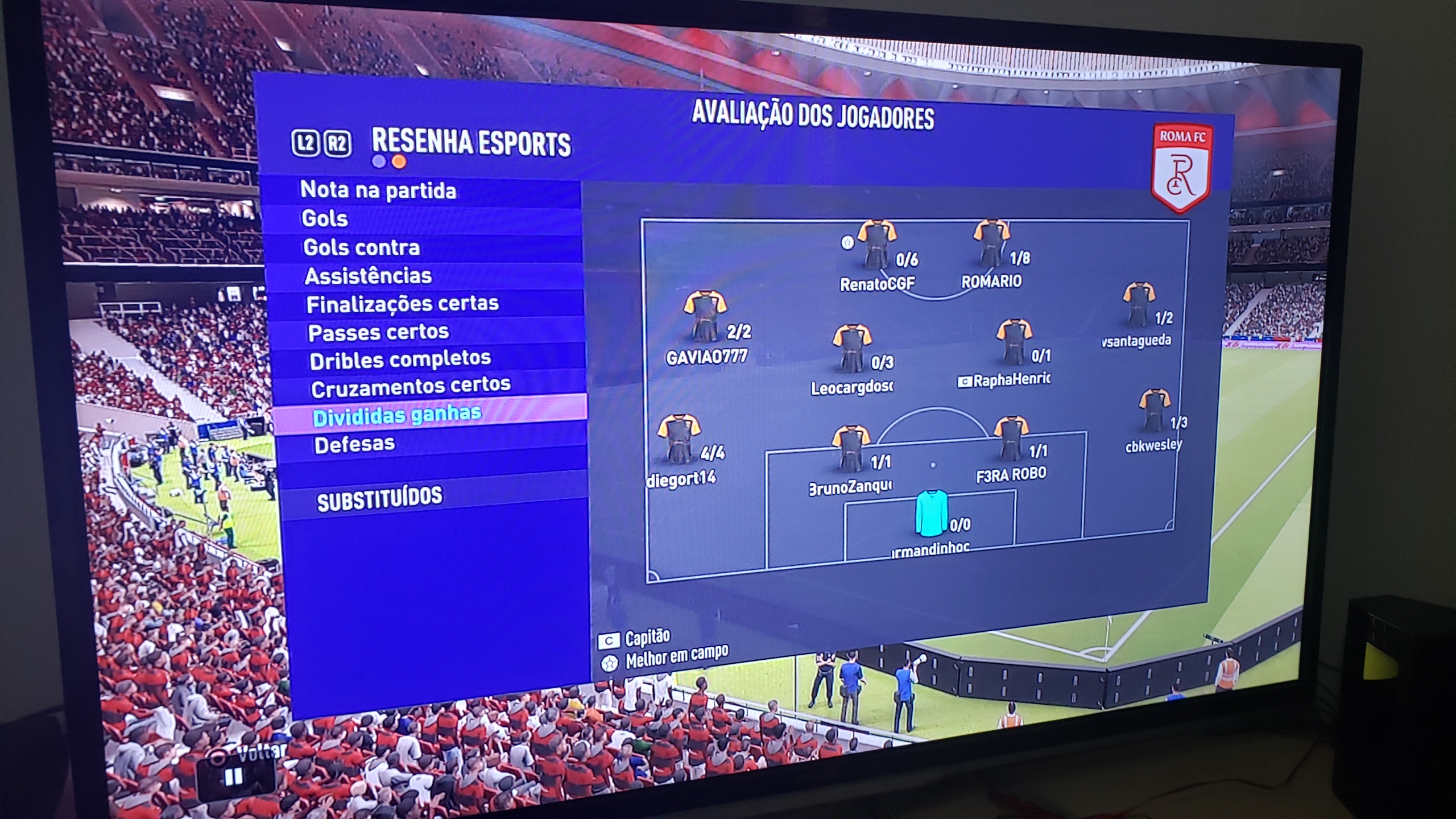1456x819 pixels.
Task: Show the Assistências stat
Action: click(x=369, y=276)
